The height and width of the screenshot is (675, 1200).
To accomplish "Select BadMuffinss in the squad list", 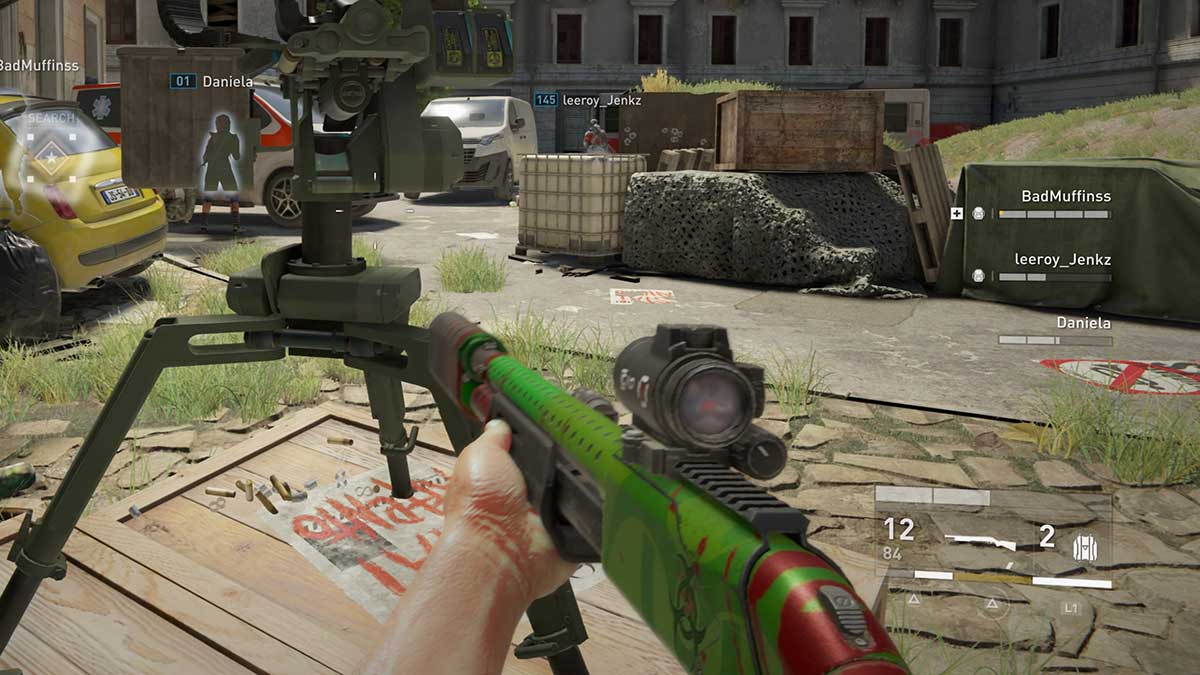I will click(x=1065, y=197).
